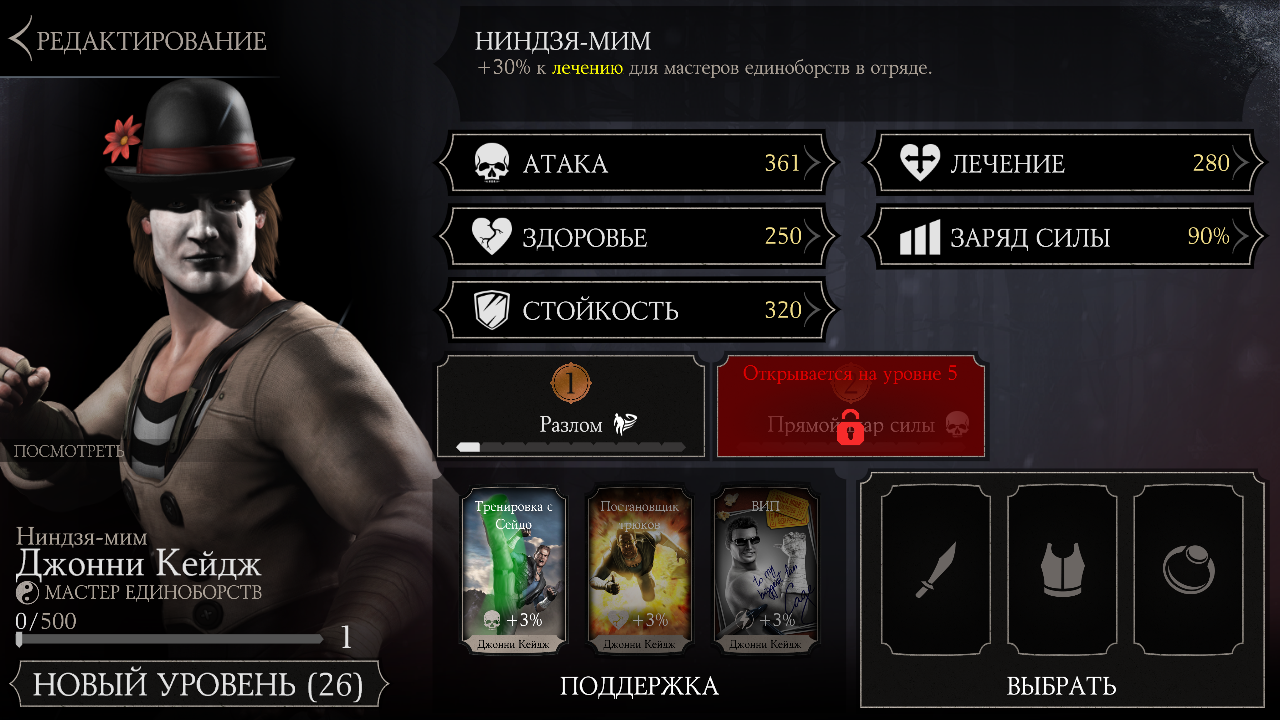The image size is (1280, 720).
Task: Open the Атака stat details
Action: point(636,163)
